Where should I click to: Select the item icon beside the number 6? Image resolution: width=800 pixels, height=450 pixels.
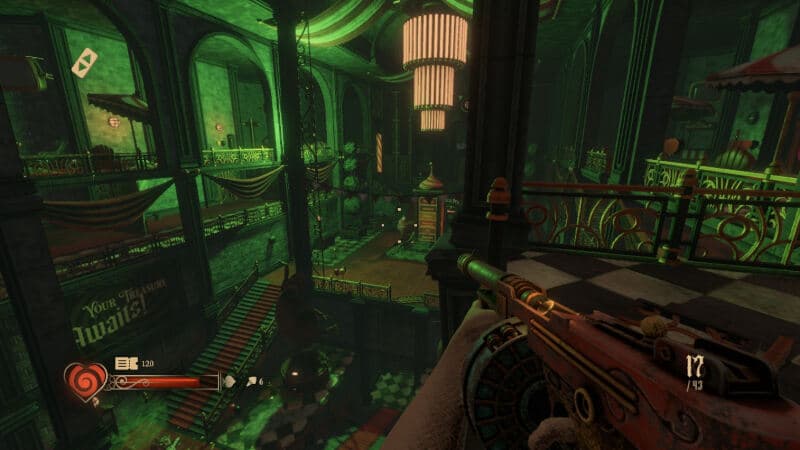(x=248, y=381)
